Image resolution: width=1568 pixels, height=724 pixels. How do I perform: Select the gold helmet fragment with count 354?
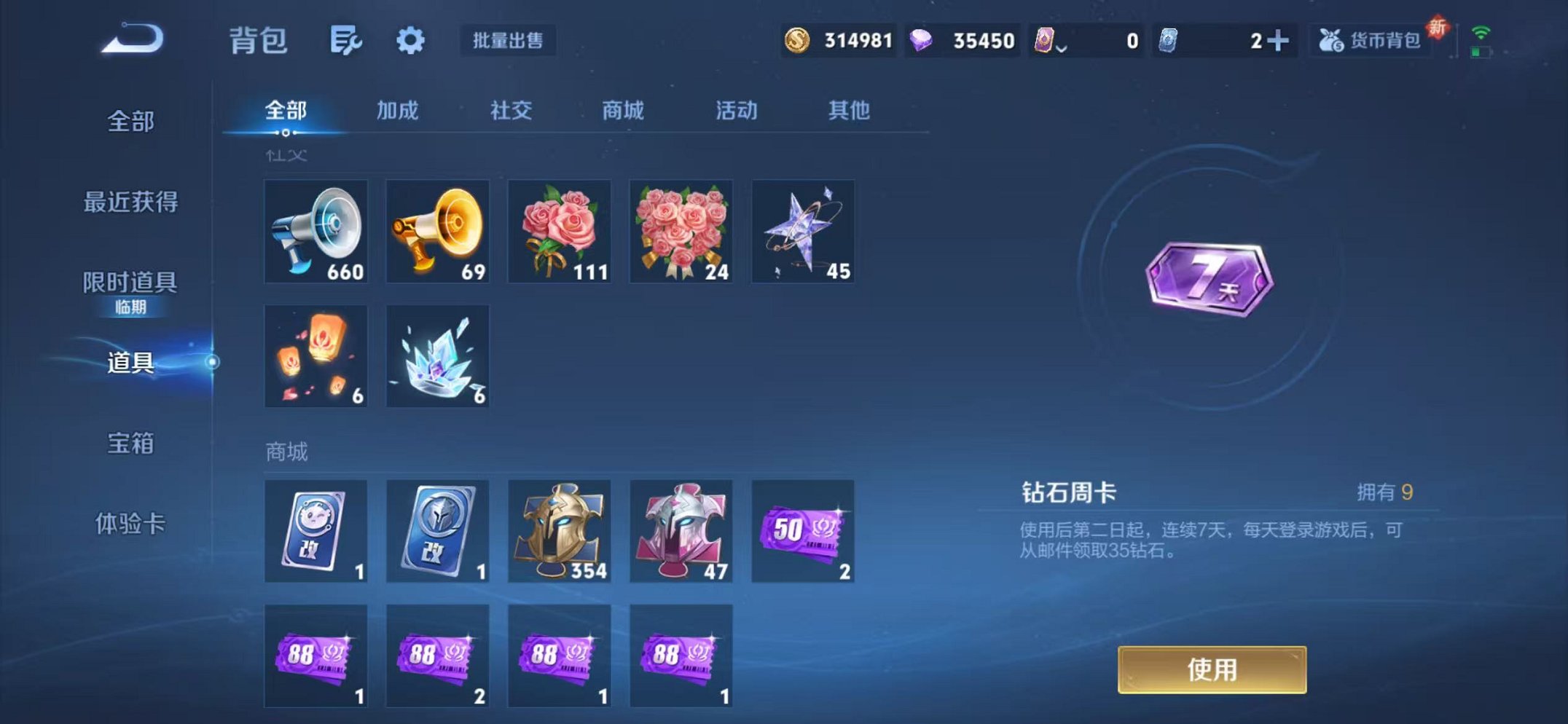(x=559, y=532)
